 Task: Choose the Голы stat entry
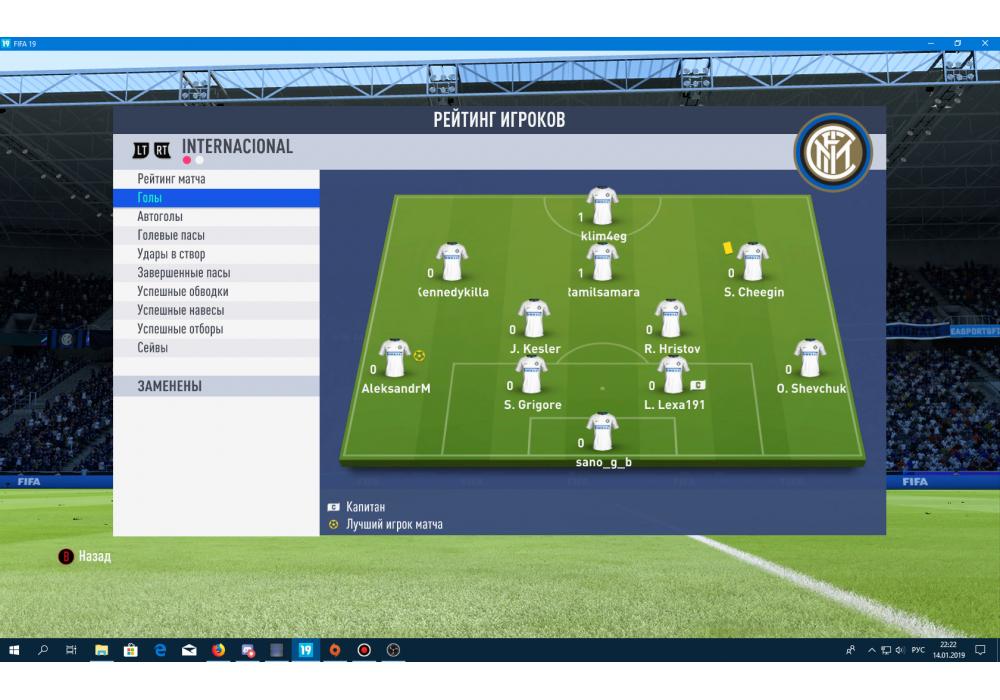[x=150, y=198]
